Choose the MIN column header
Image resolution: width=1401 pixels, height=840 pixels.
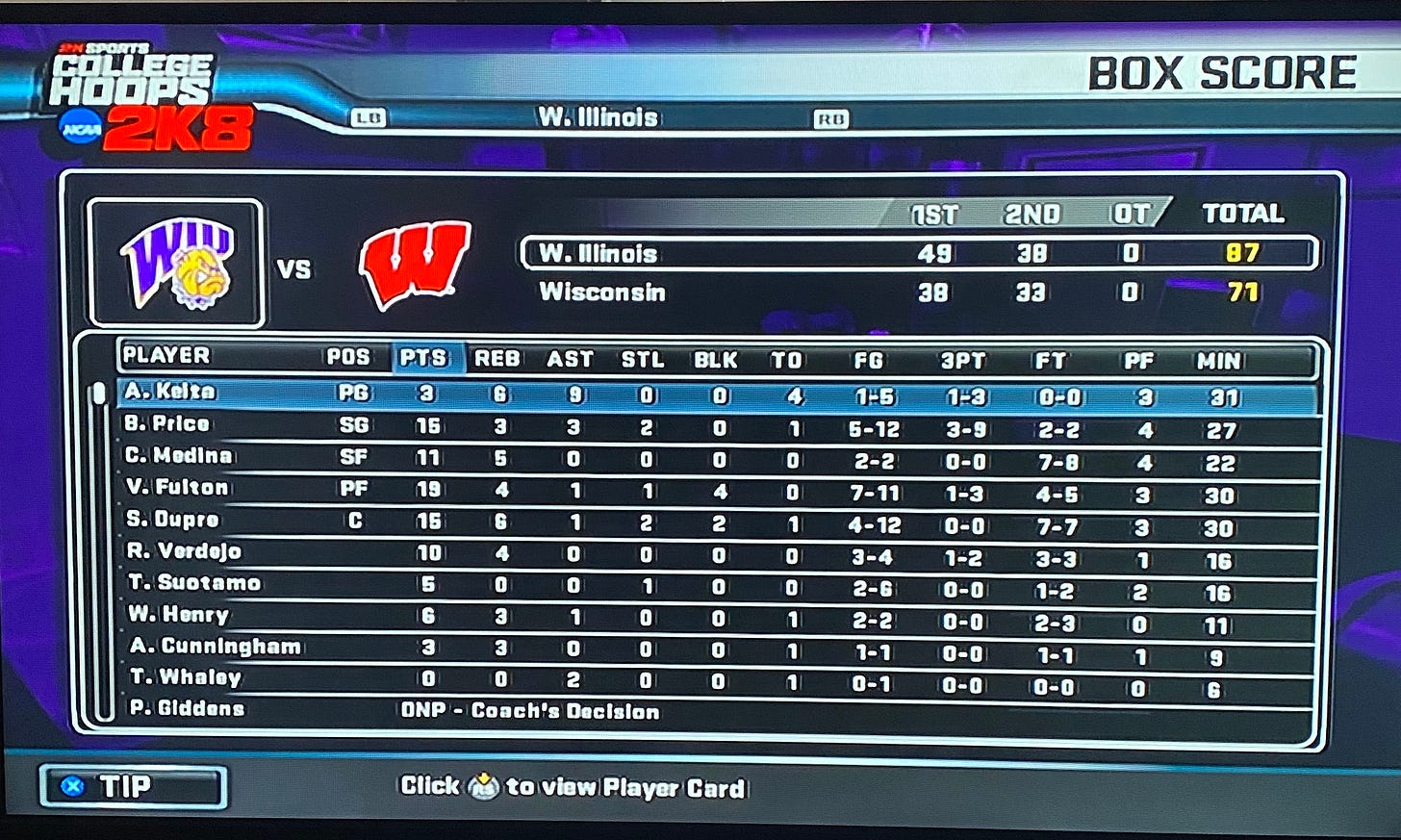pyautogui.click(x=1218, y=362)
